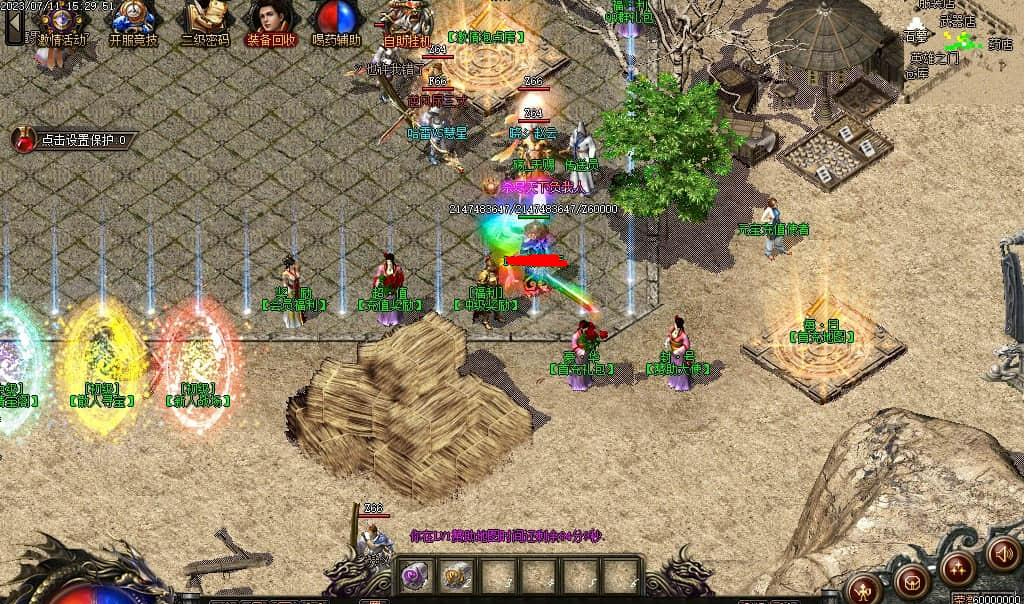The width and height of the screenshot is (1028, 604).
Task: Open the 装备回收 equipment recycling menu
Action: point(271,22)
